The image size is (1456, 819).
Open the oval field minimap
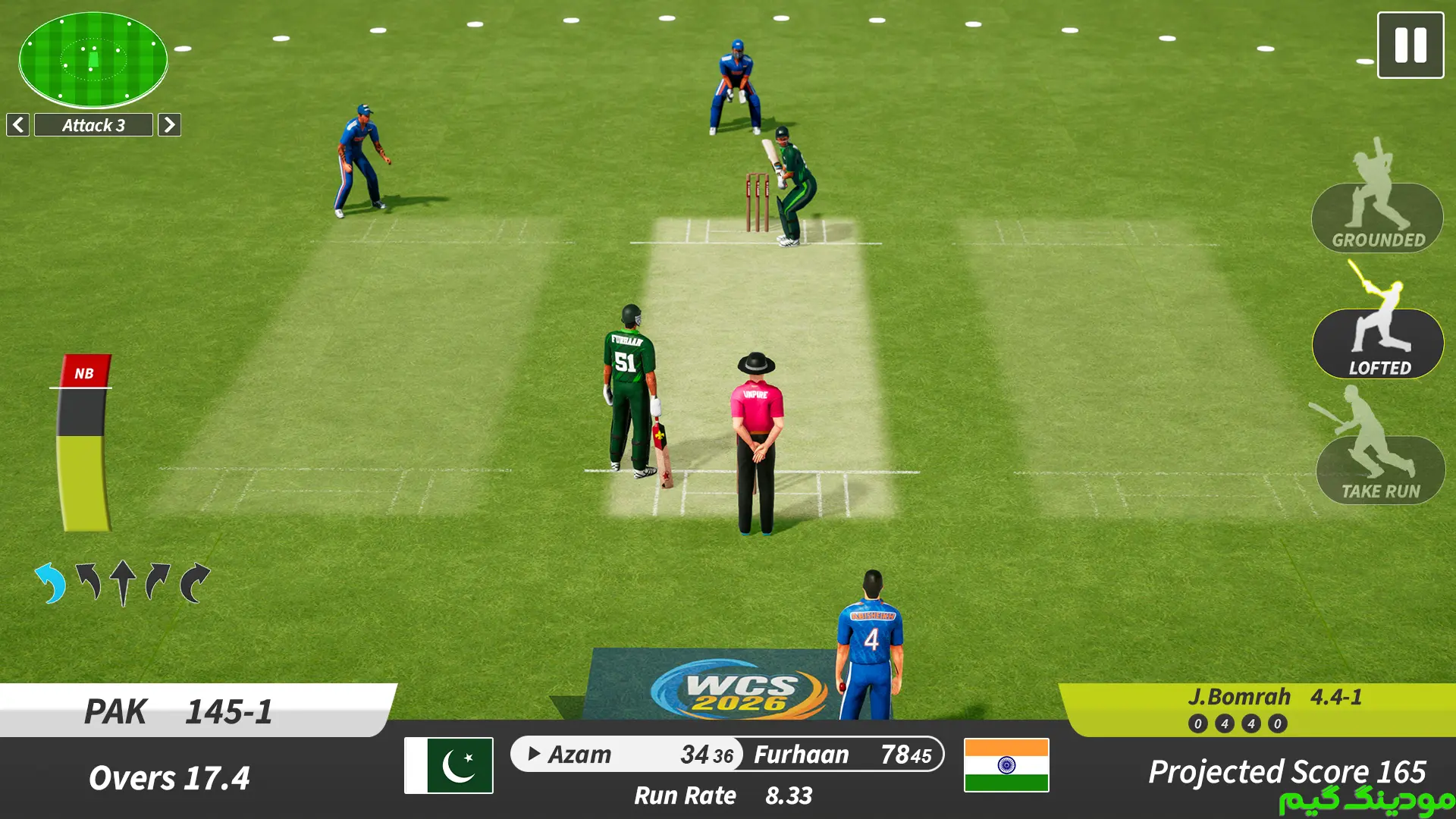pyautogui.click(x=93, y=59)
